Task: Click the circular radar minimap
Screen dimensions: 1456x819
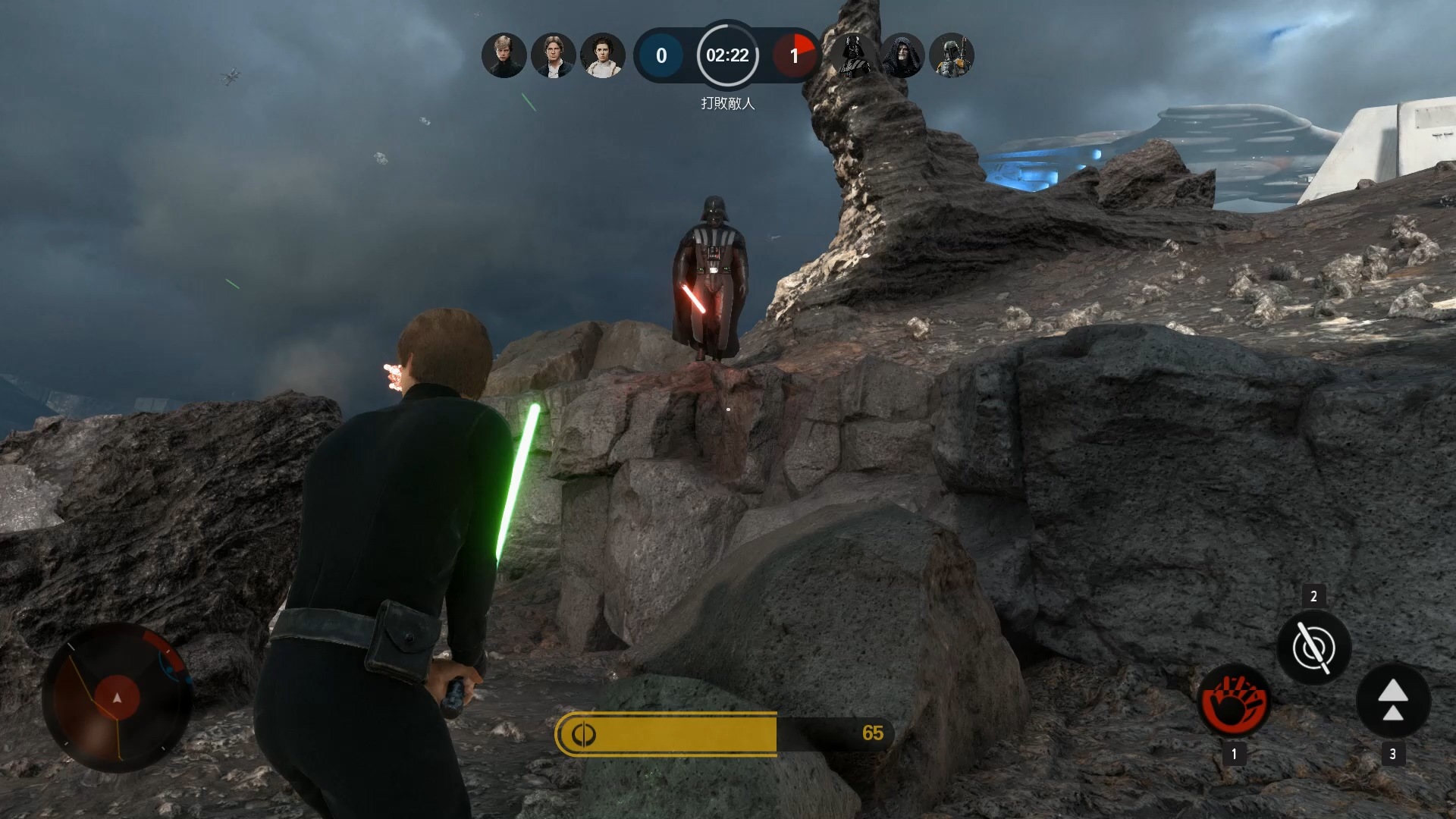Action: 117,697
